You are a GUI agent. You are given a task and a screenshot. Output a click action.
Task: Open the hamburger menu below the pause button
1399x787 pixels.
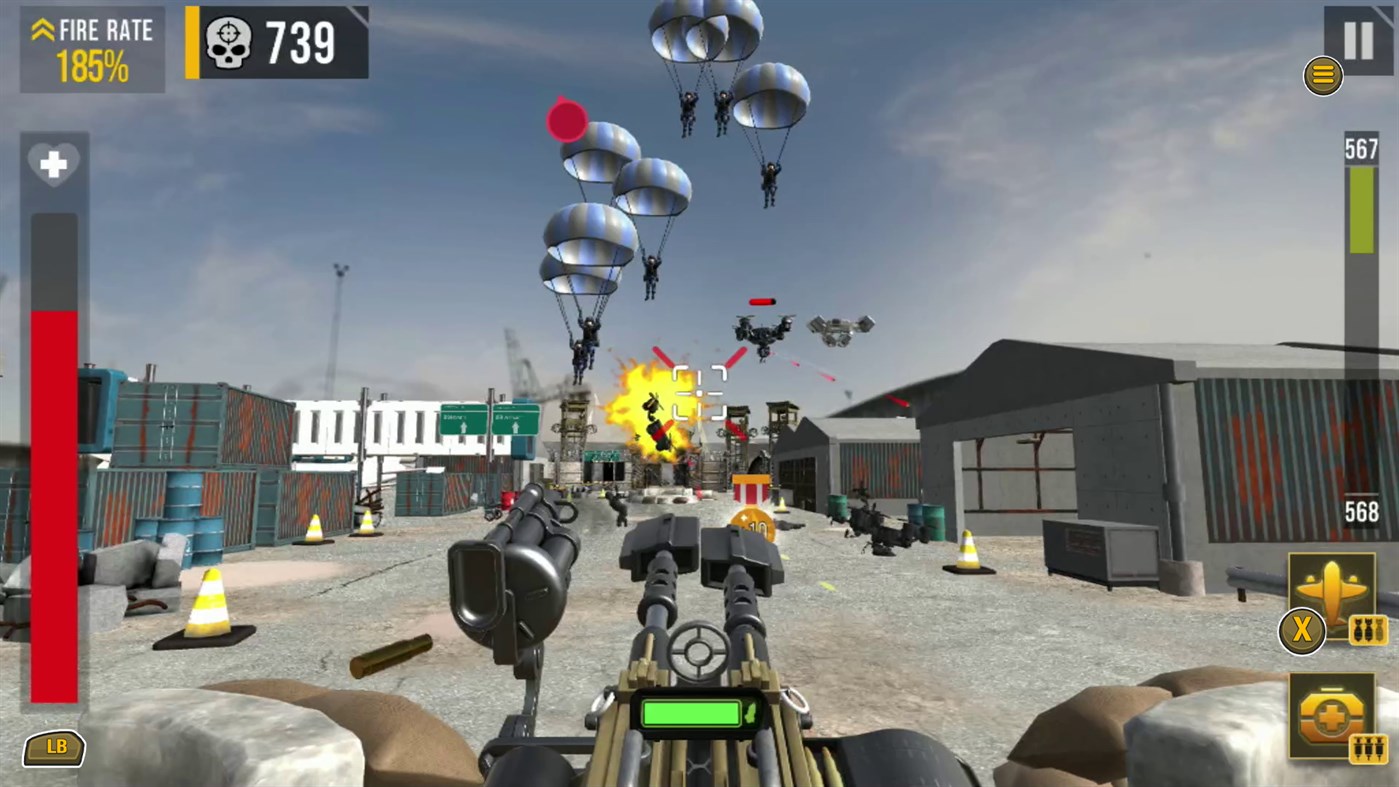click(1322, 75)
